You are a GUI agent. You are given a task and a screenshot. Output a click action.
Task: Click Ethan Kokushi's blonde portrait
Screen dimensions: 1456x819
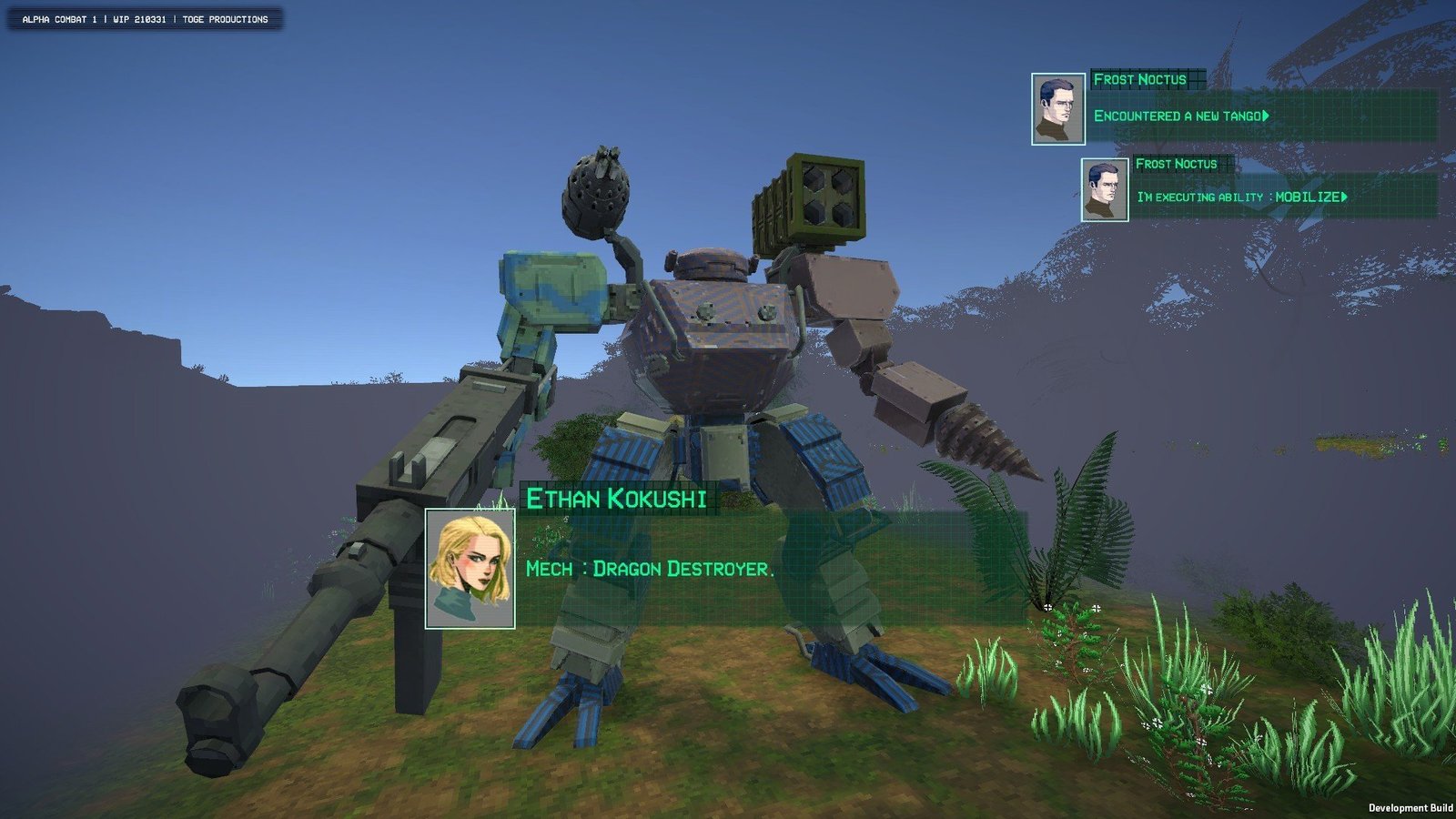[x=470, y=569]
